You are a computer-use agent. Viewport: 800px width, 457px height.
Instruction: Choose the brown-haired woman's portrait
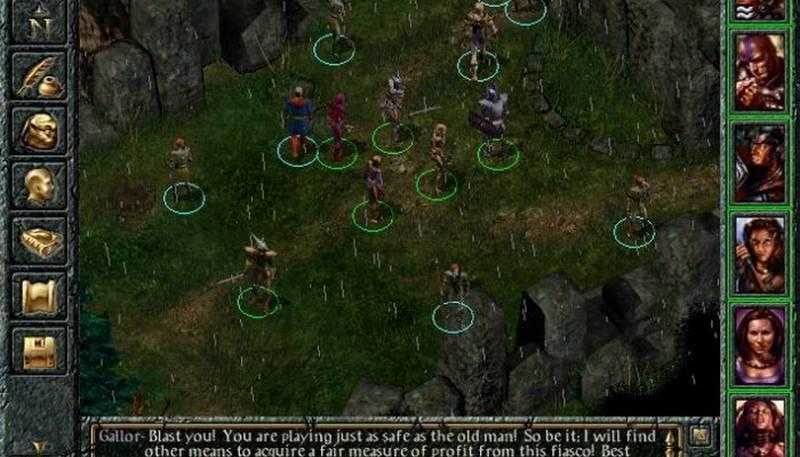pyautogui.click(x=760, y=254)
